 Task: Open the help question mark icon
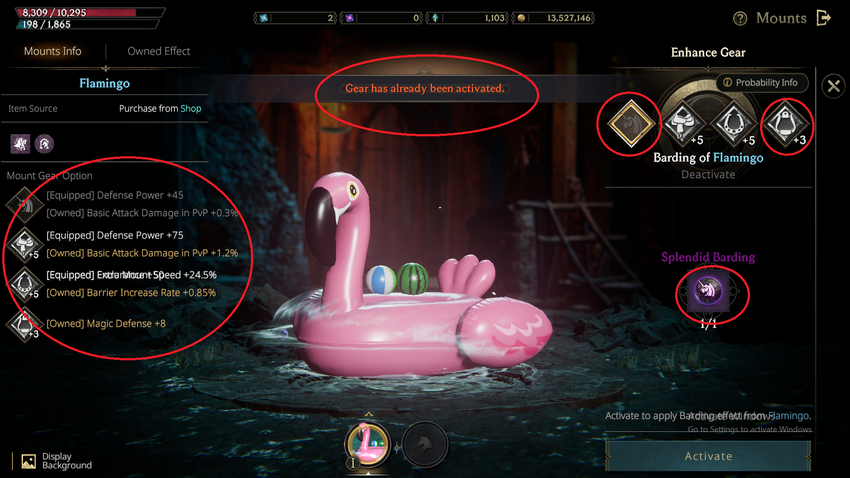740,18
